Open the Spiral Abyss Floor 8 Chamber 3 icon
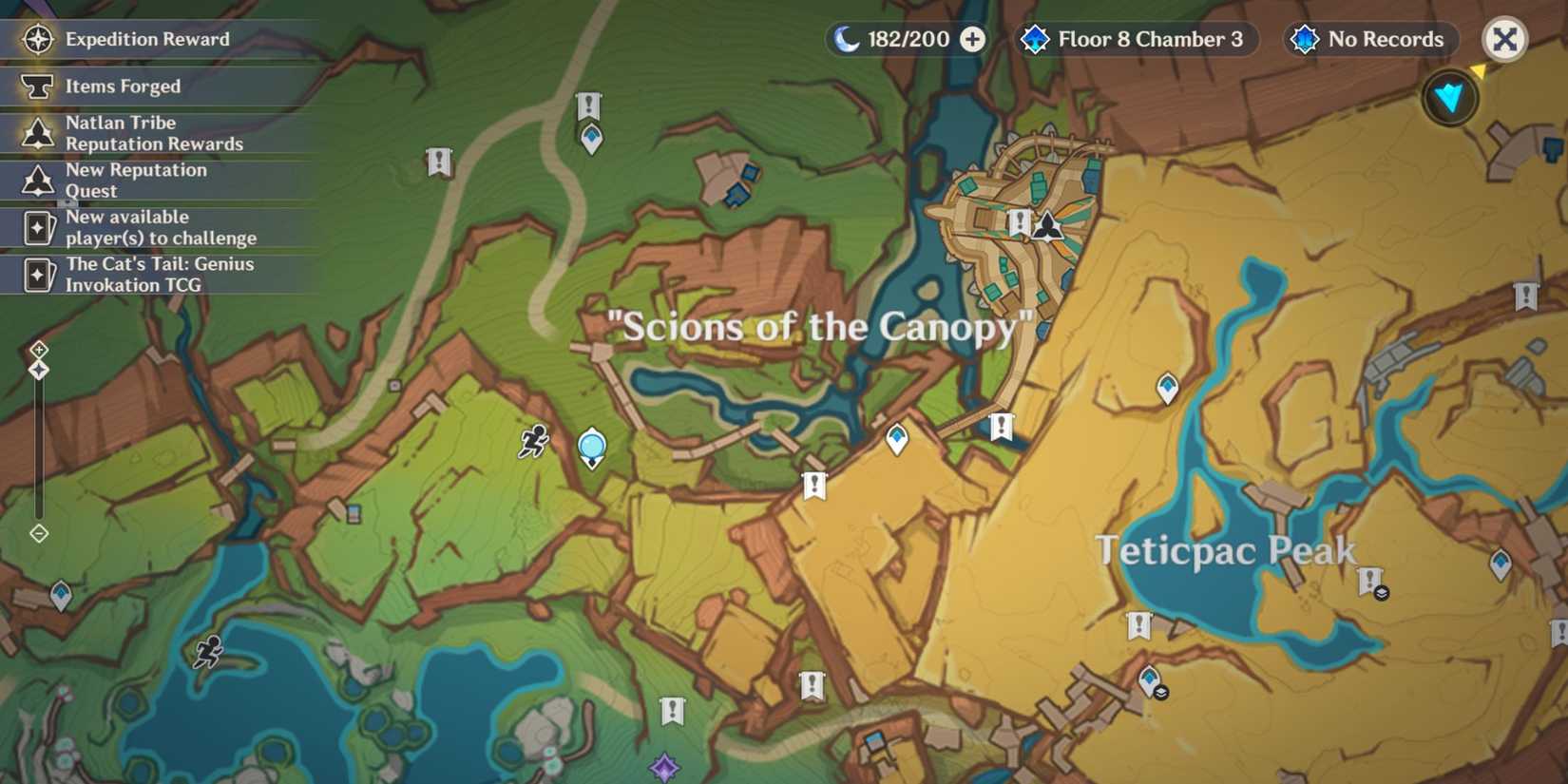 (1034, 40)
